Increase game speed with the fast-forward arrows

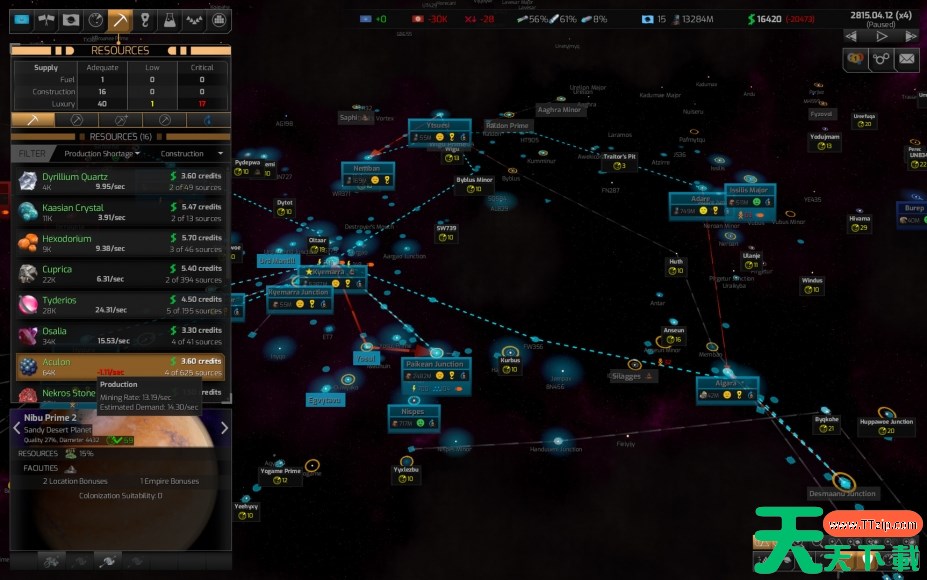point(910,36)
